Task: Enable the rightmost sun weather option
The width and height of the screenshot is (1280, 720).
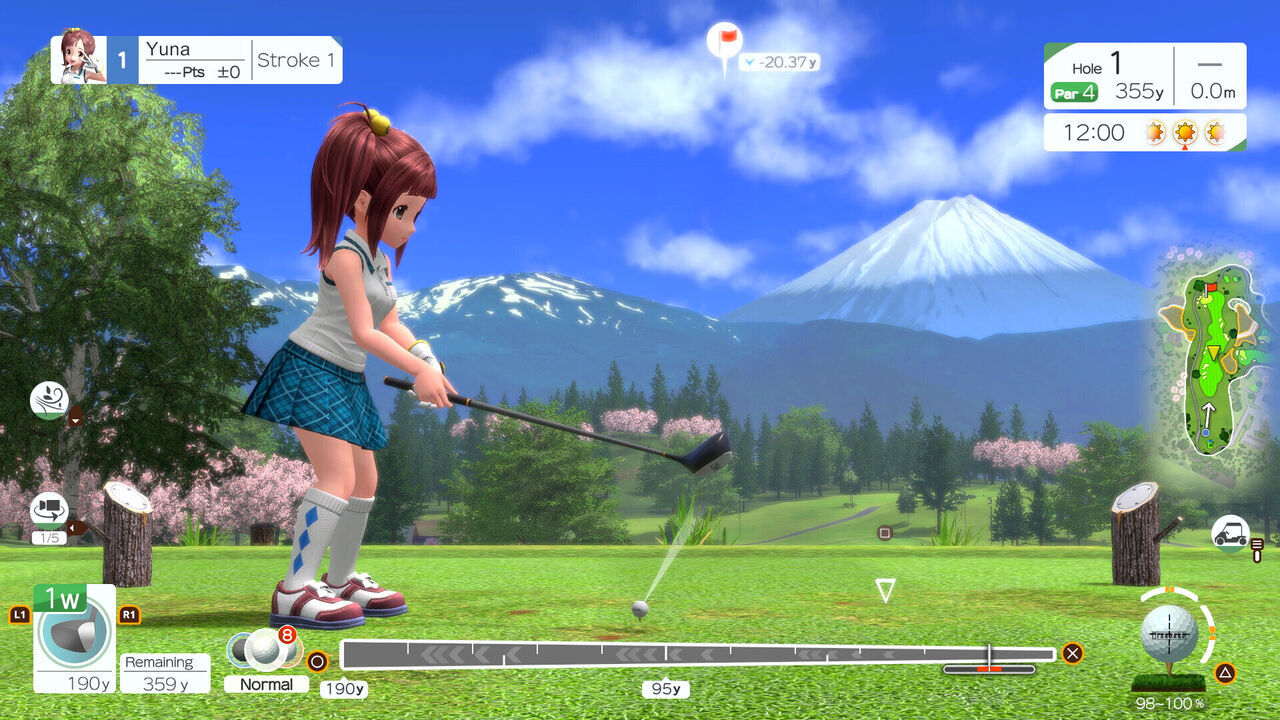Action: coord(1216,131)
